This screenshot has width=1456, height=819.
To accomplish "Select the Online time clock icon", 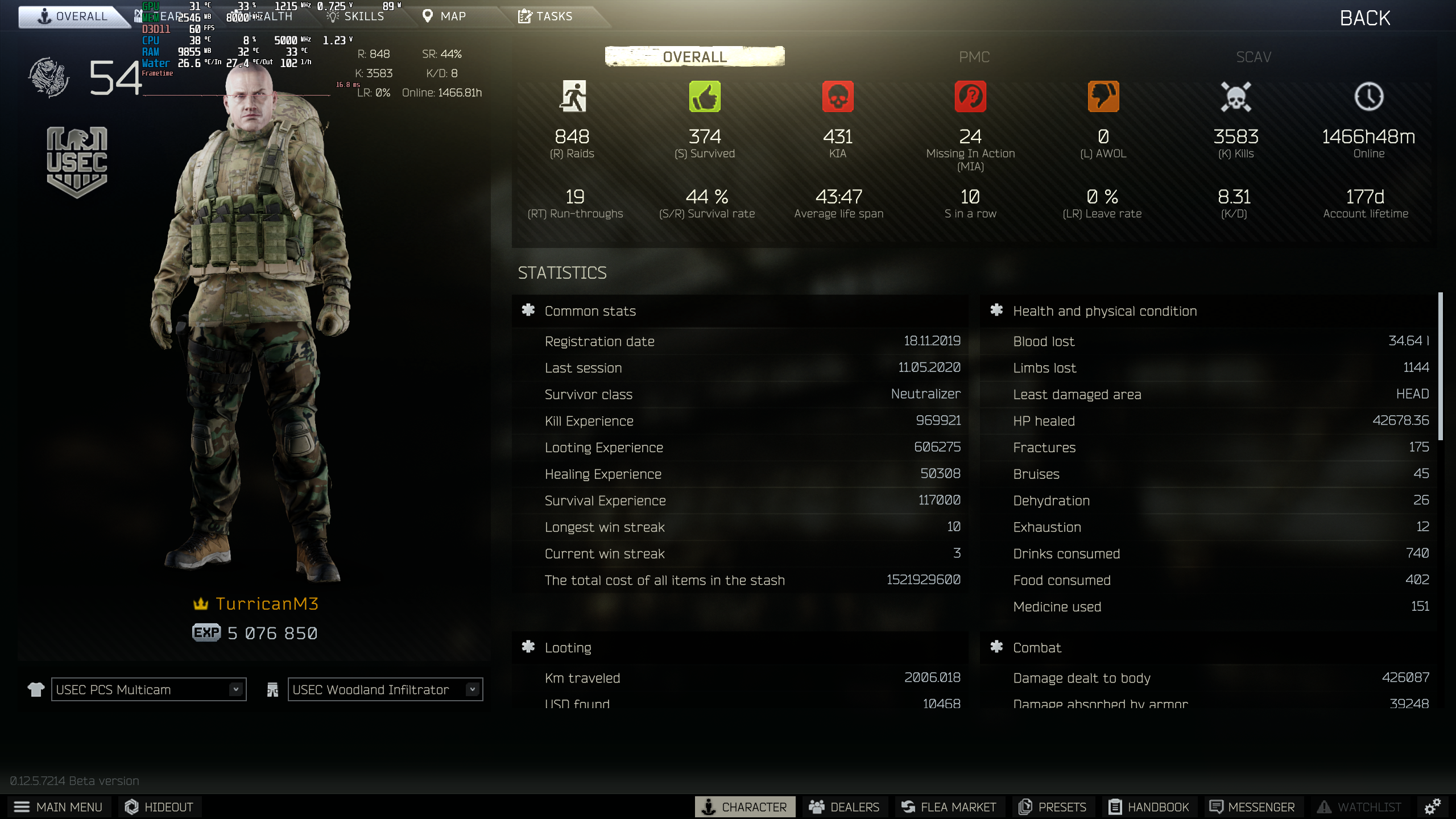I will (1368, 97).
